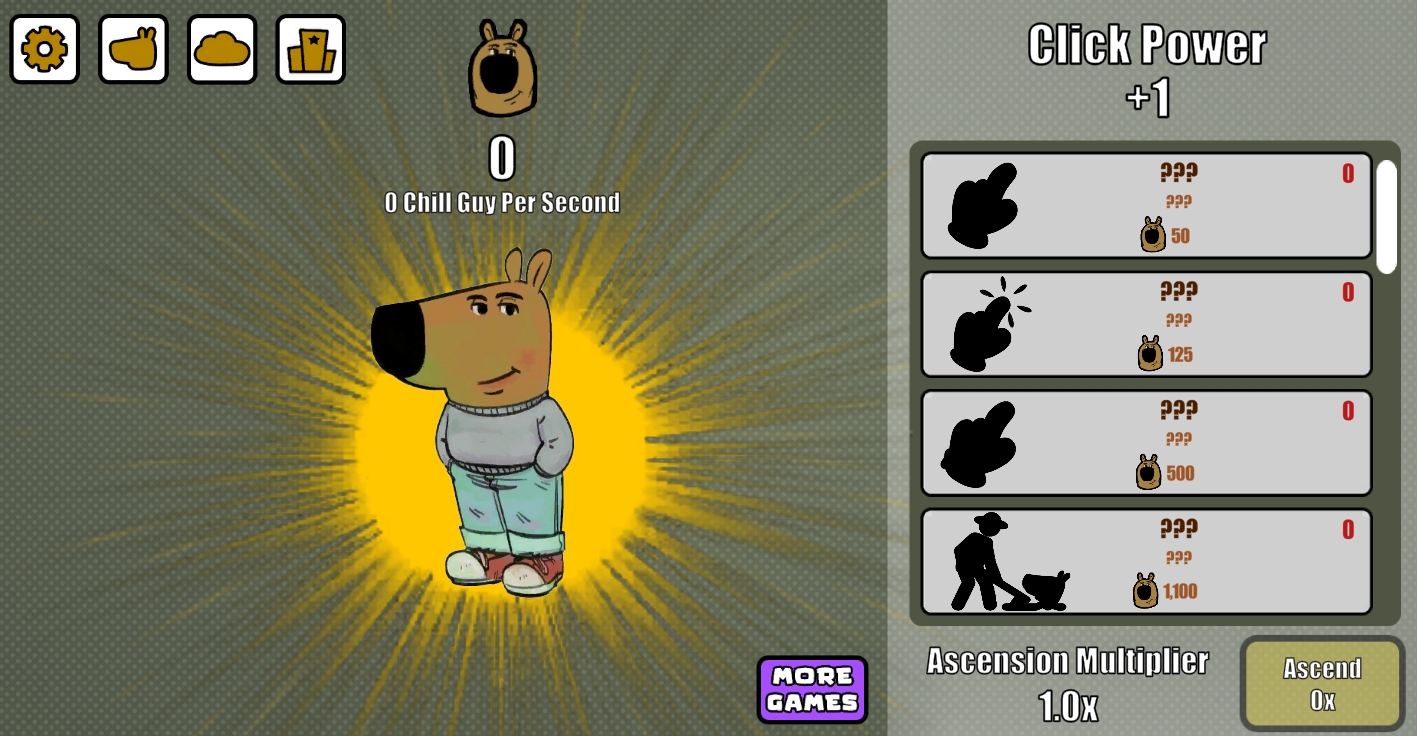Click the red 0 count on the first upgrade

(x=1348, y=172)
